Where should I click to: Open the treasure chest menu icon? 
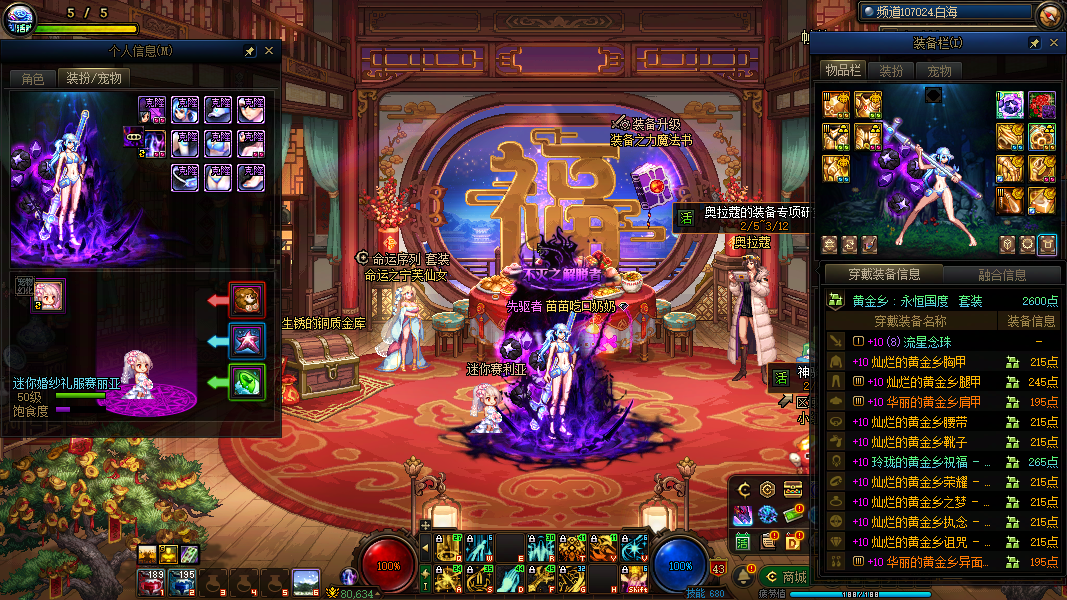pos(793,489)
